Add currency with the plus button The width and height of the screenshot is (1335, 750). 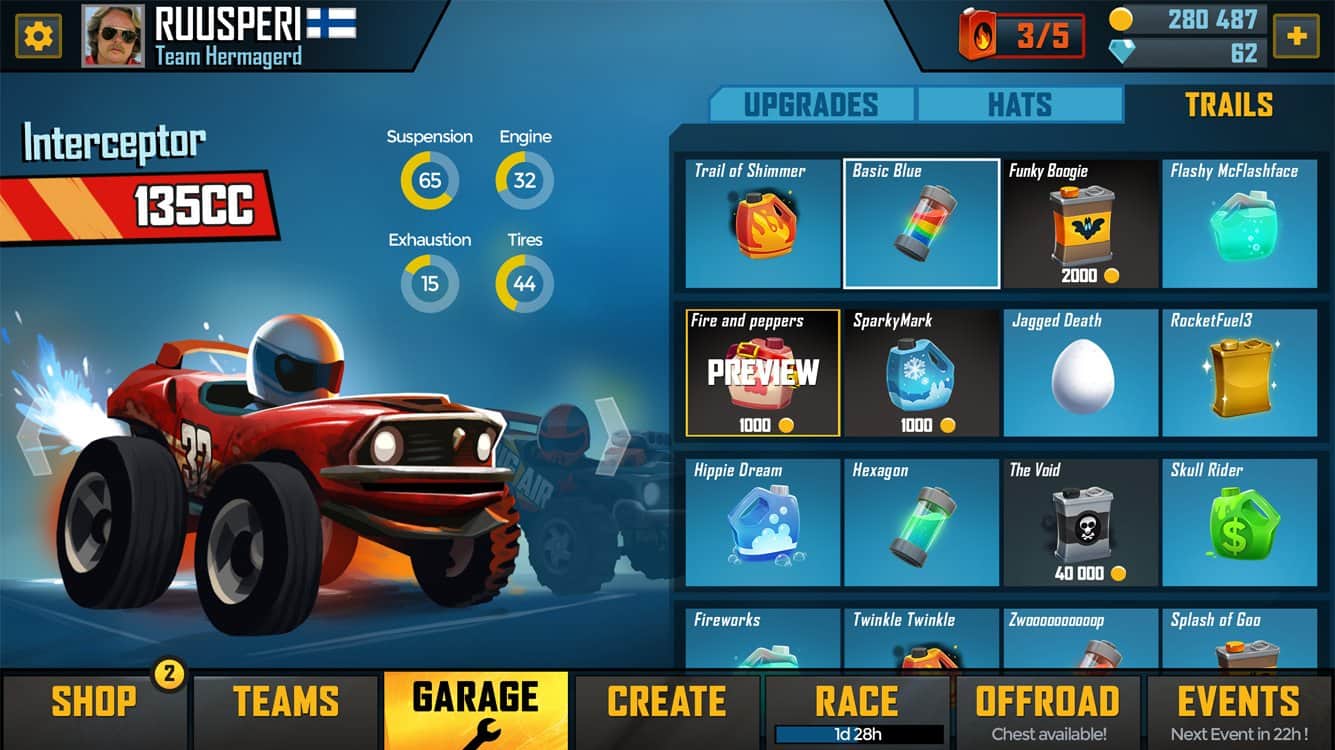point(1296,37)
